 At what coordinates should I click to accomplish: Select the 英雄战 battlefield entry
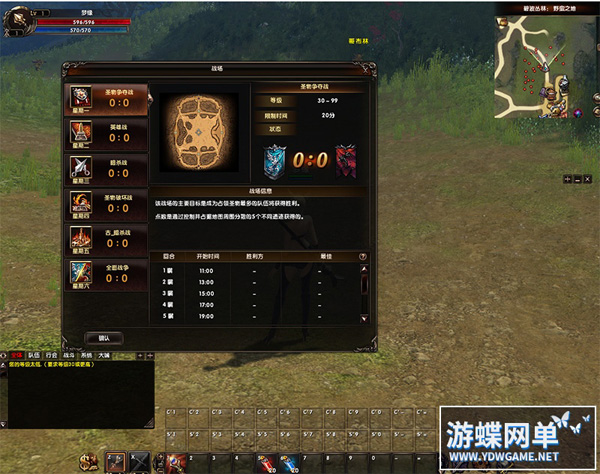108,134
